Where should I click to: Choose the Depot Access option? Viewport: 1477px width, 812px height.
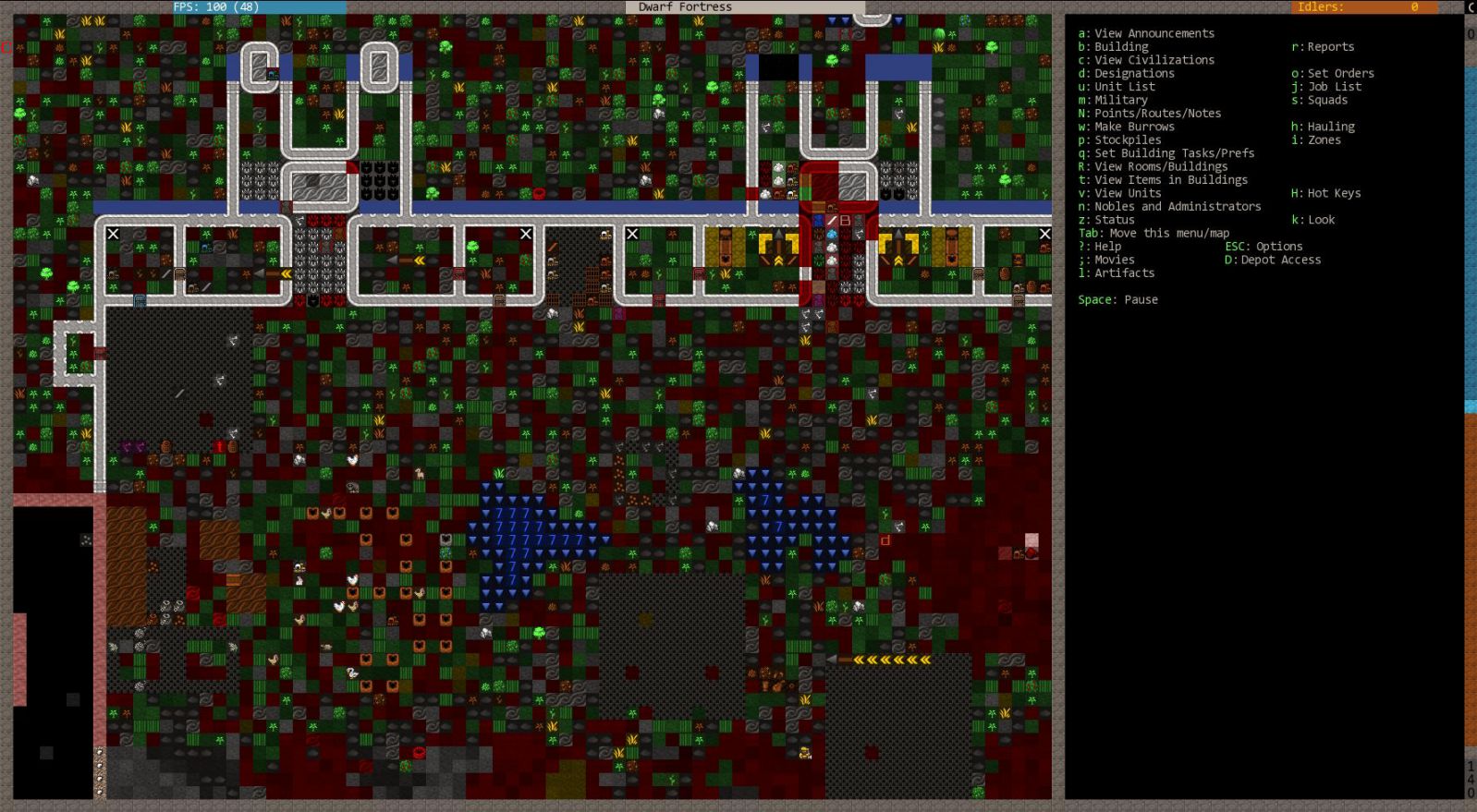(1280, 261)
